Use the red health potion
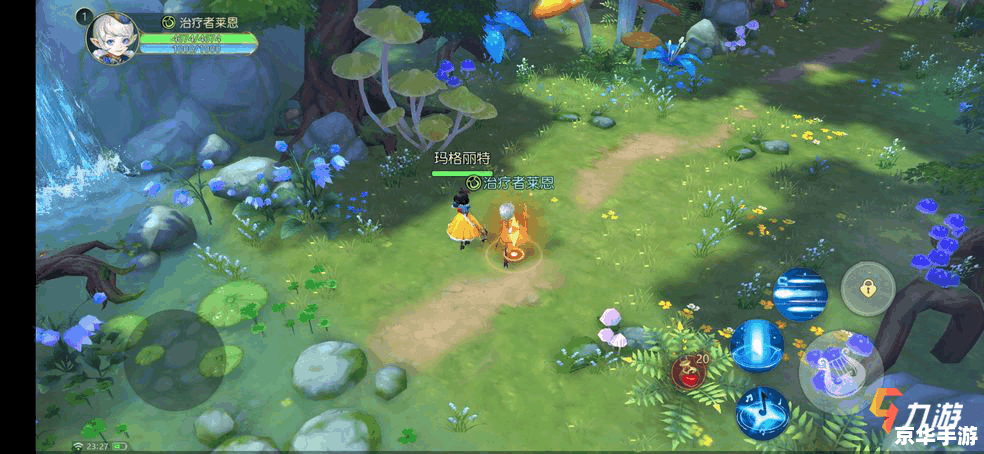Image resolution: width=984 pixels, height=454 pixels. tap(689, 371)
